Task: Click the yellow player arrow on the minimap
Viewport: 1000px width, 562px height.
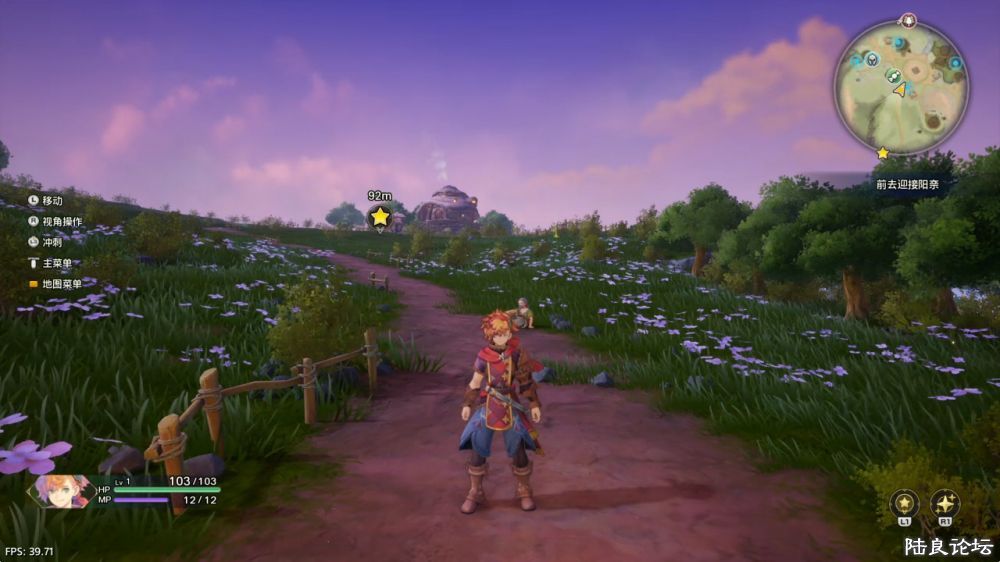Action: point(900,89)
